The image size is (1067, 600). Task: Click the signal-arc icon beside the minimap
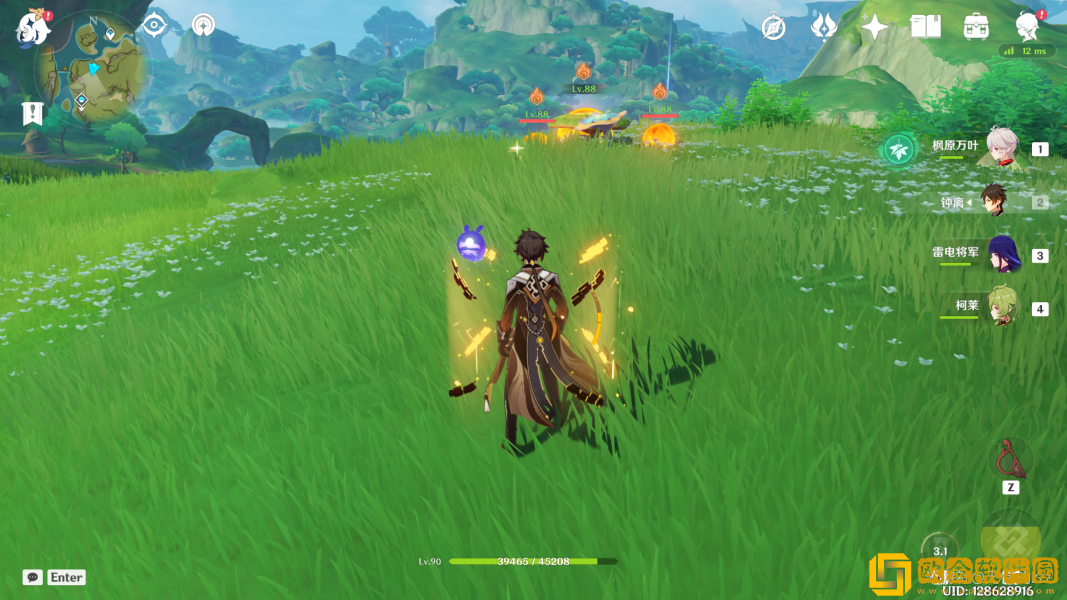203,25
